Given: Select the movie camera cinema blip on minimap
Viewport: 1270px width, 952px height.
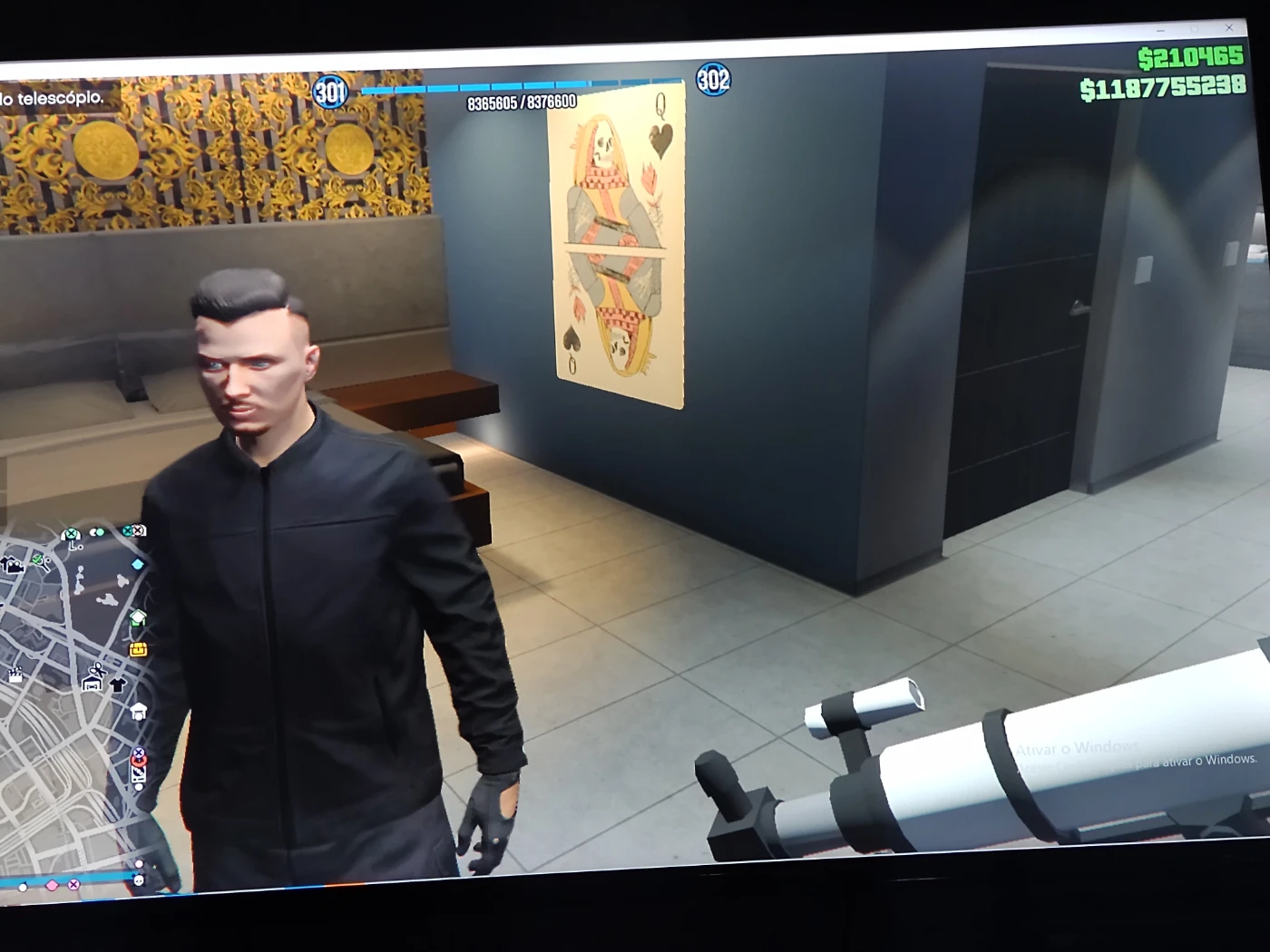Looking at the screenshot, I should (x=14, y=565).
